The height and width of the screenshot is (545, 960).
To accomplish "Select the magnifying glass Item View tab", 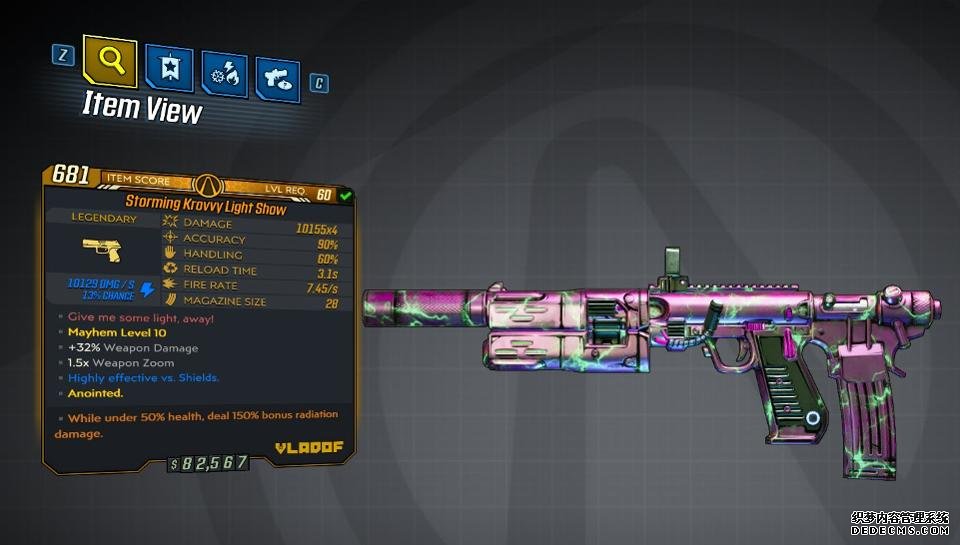I will [x=110, y=62].
